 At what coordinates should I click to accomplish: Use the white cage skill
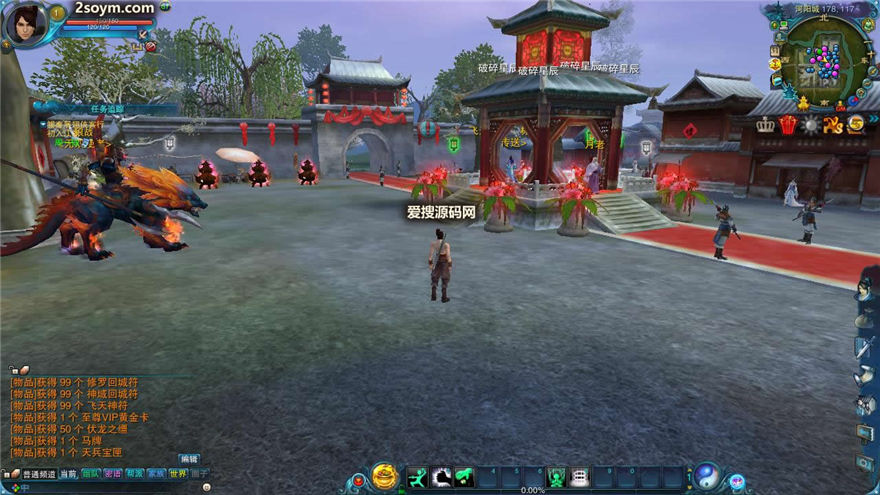tap(579, 478)
